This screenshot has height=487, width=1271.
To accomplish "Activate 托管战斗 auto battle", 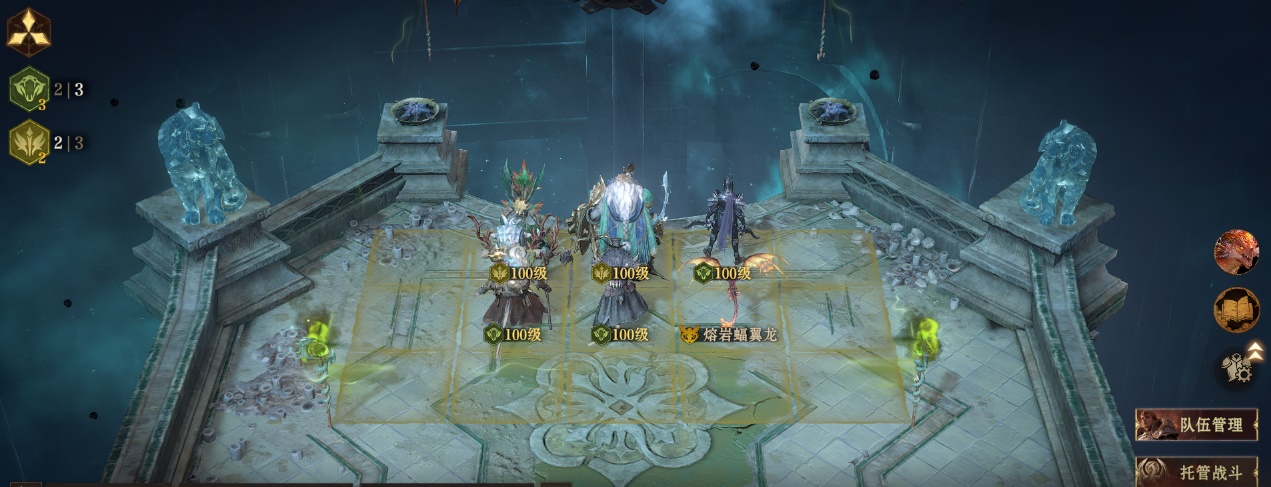I will point(1196,471).
